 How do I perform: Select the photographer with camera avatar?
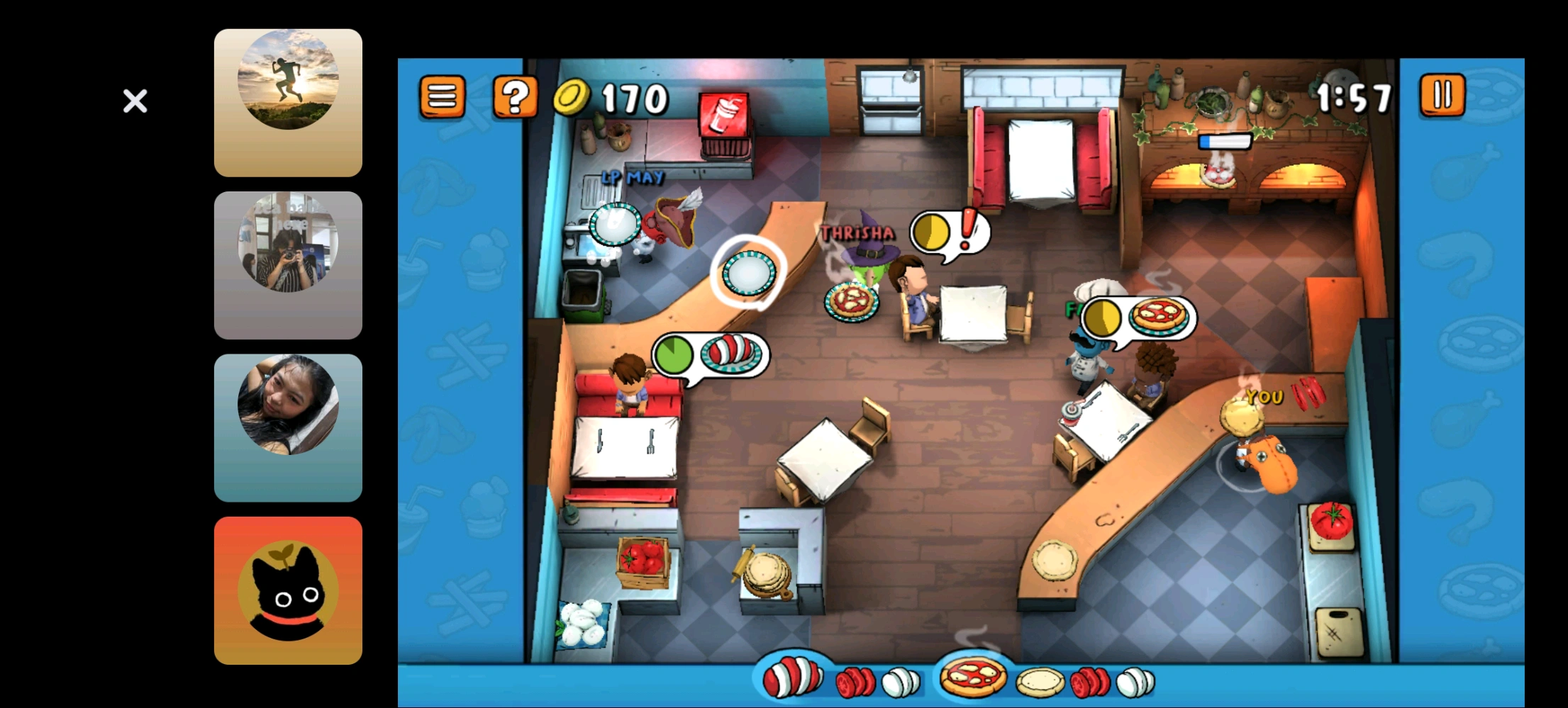point(288,265)
